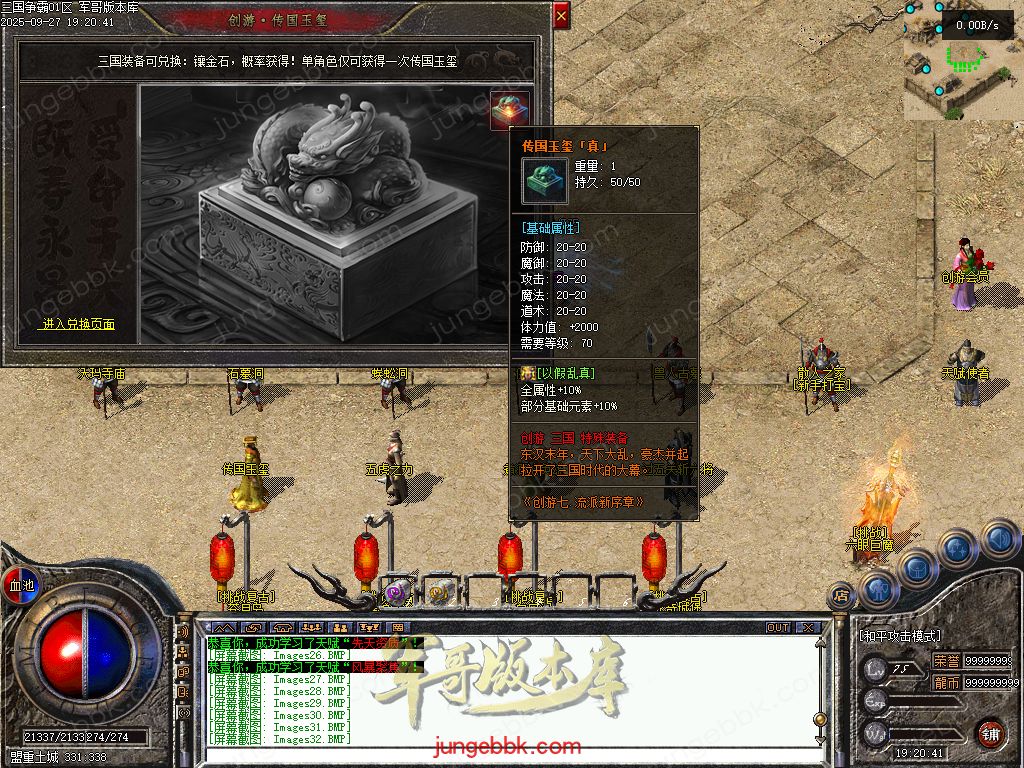The image size is (1024, 768).
Task: Open the 店 shop round button
Action: pos(841,594)
